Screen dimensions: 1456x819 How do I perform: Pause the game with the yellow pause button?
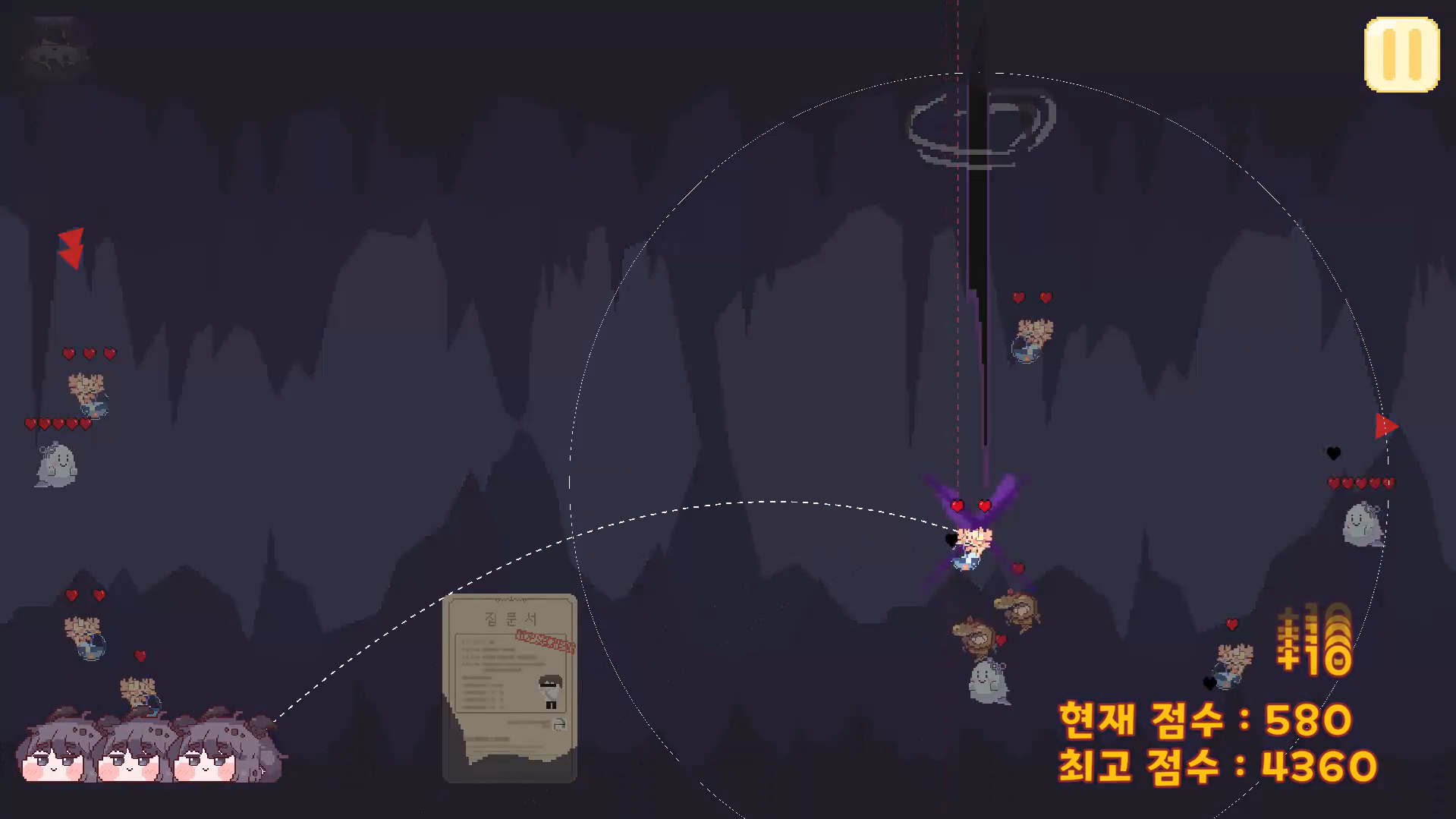(1401, 55)
